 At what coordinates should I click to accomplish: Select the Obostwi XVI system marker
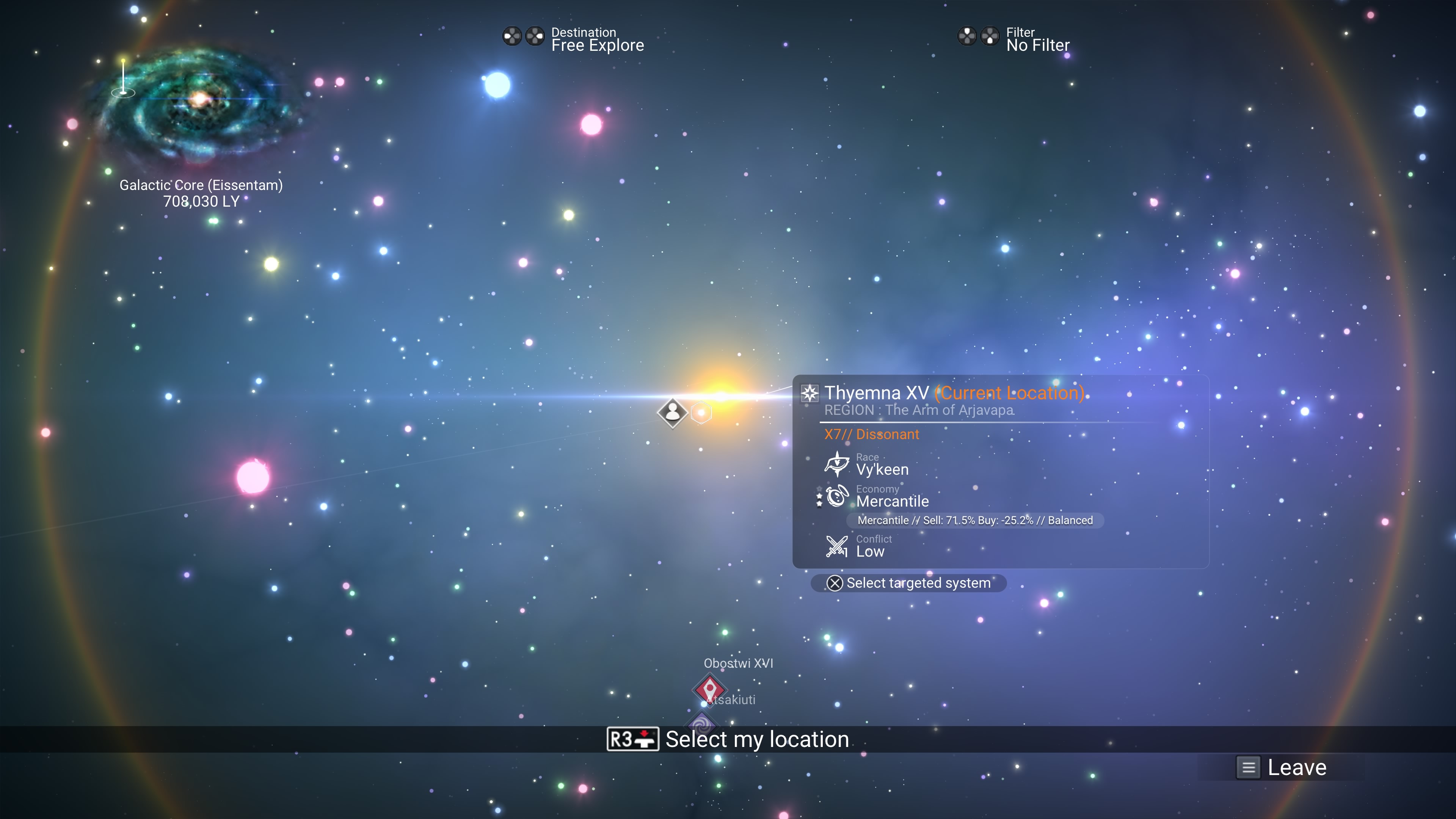[x=709, y=689]
